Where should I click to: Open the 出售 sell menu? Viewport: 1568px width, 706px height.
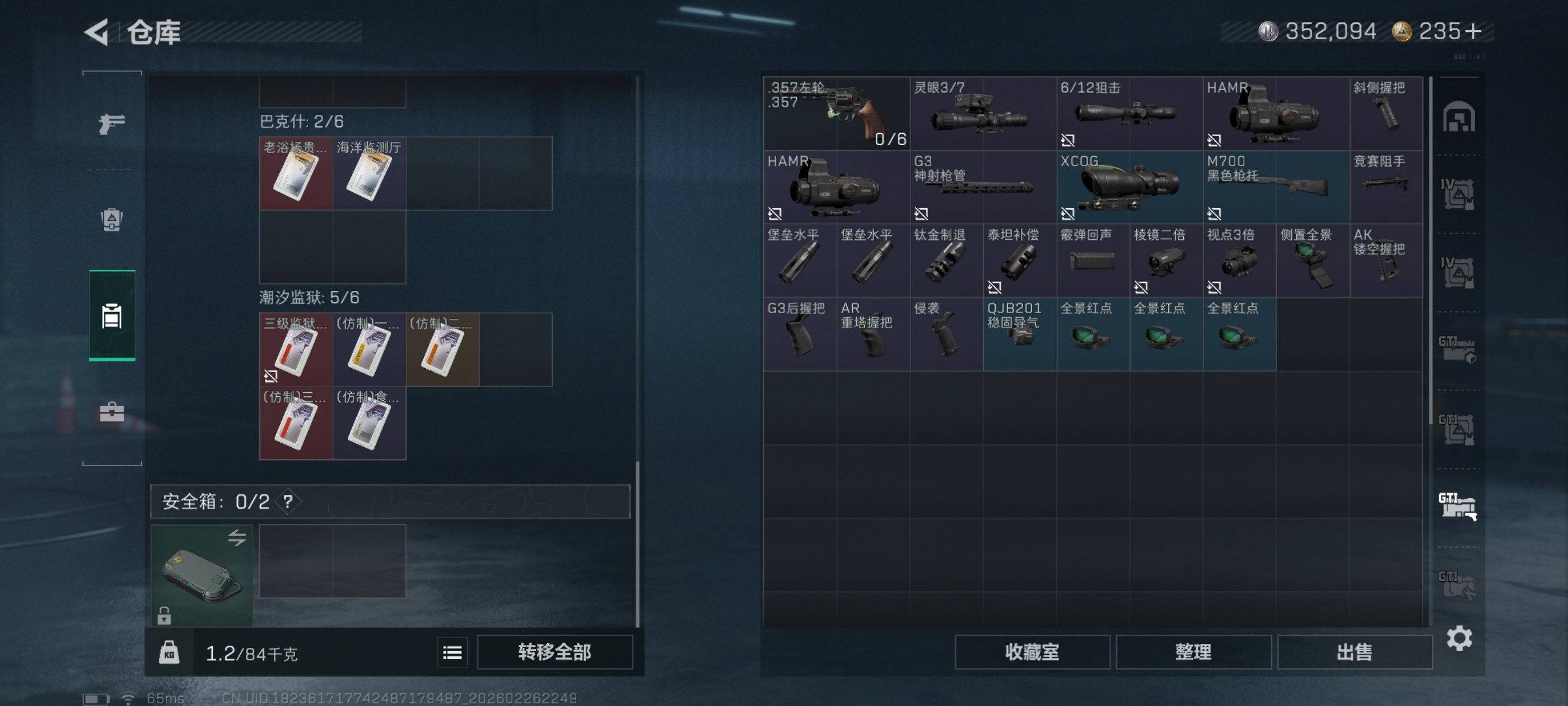[x=1354, y=652]
